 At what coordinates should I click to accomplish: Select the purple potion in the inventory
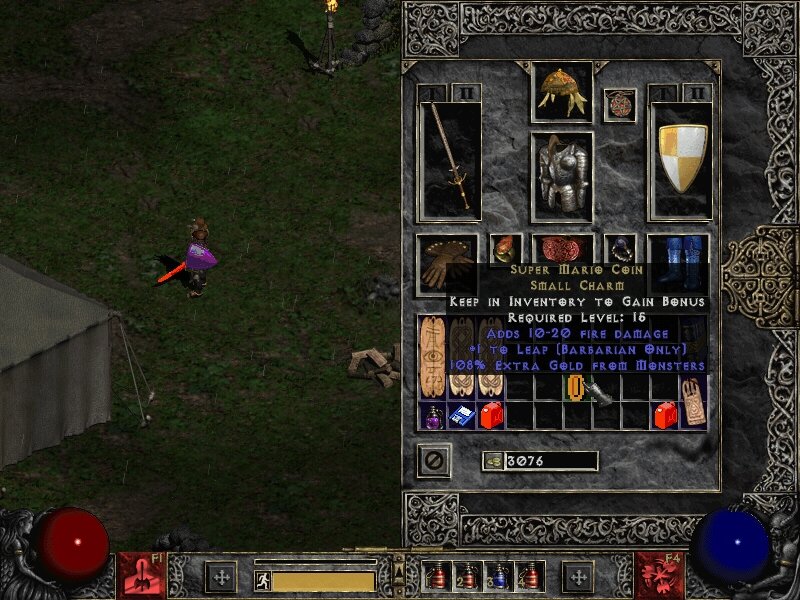pyautogui.click(x=434, y=416)
